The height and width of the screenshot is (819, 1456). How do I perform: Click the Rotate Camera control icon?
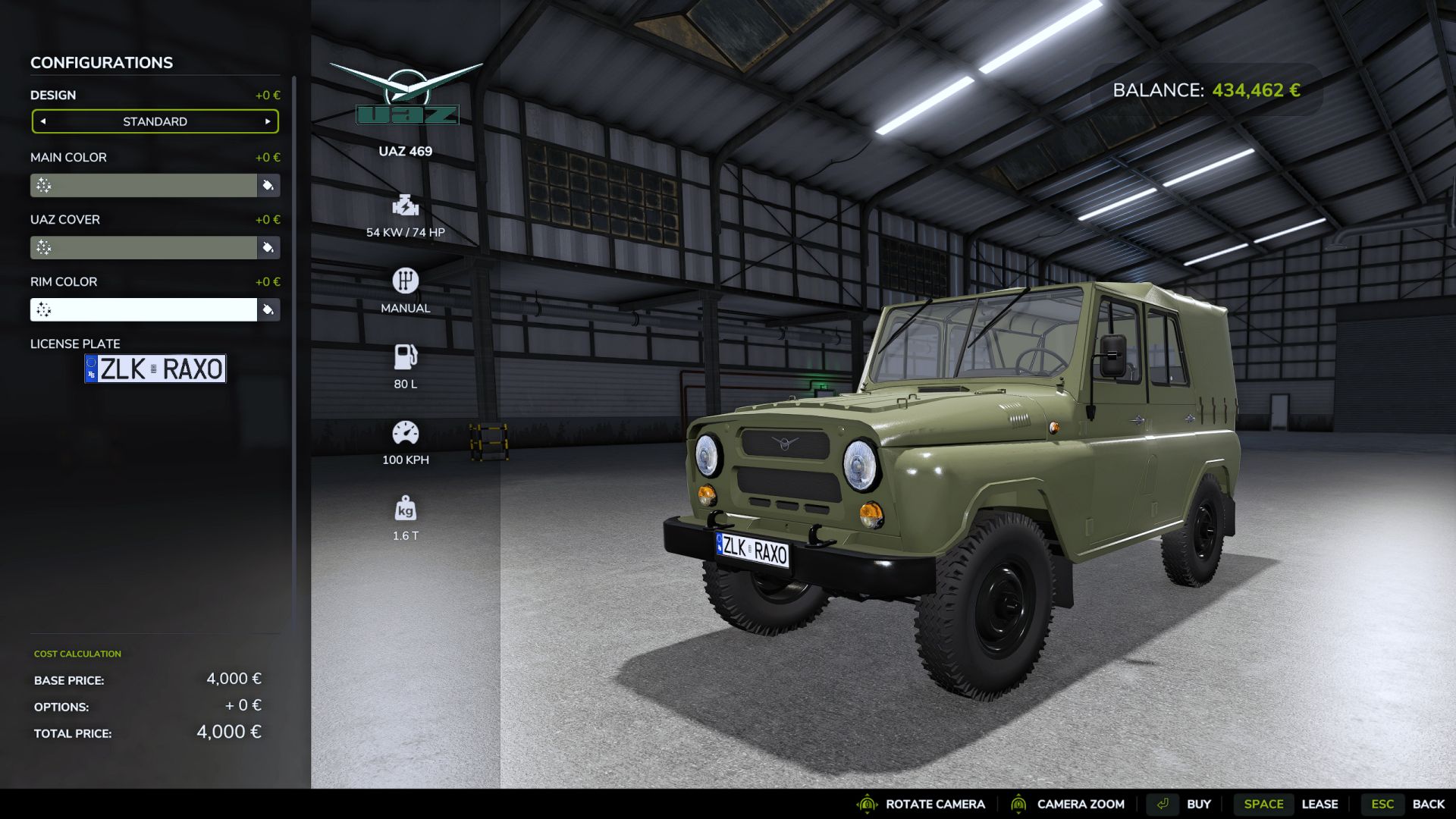[867, 804]
